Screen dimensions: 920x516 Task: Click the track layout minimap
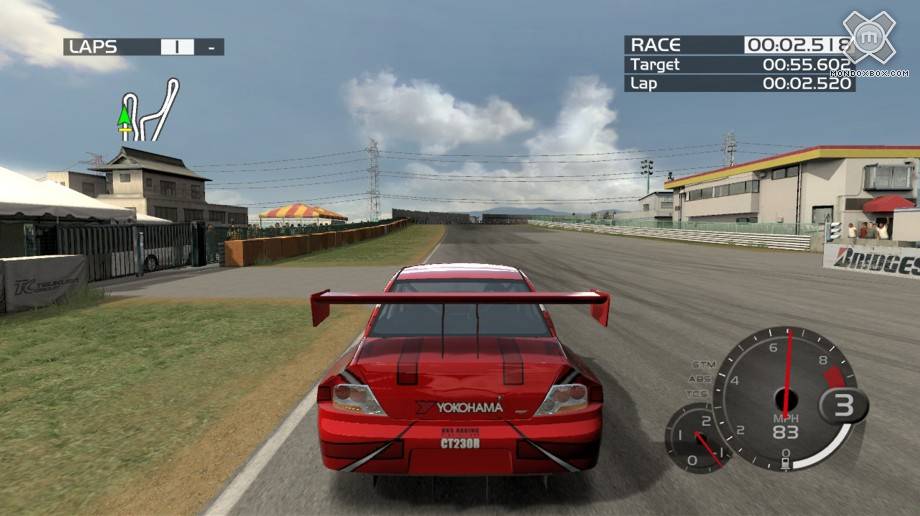150,110
